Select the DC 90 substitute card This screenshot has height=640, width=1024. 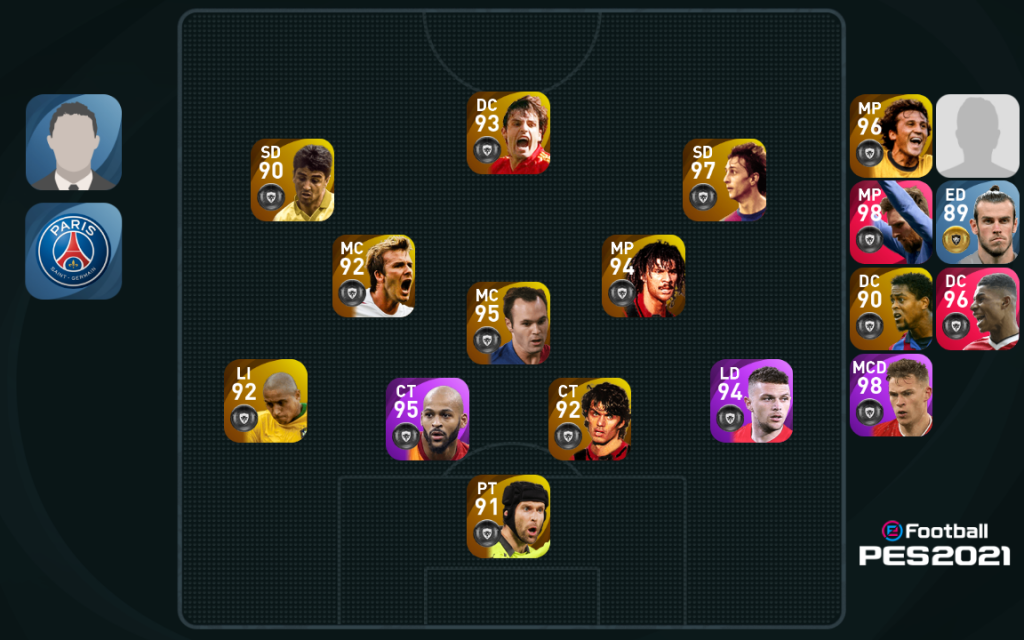(891, 308)
